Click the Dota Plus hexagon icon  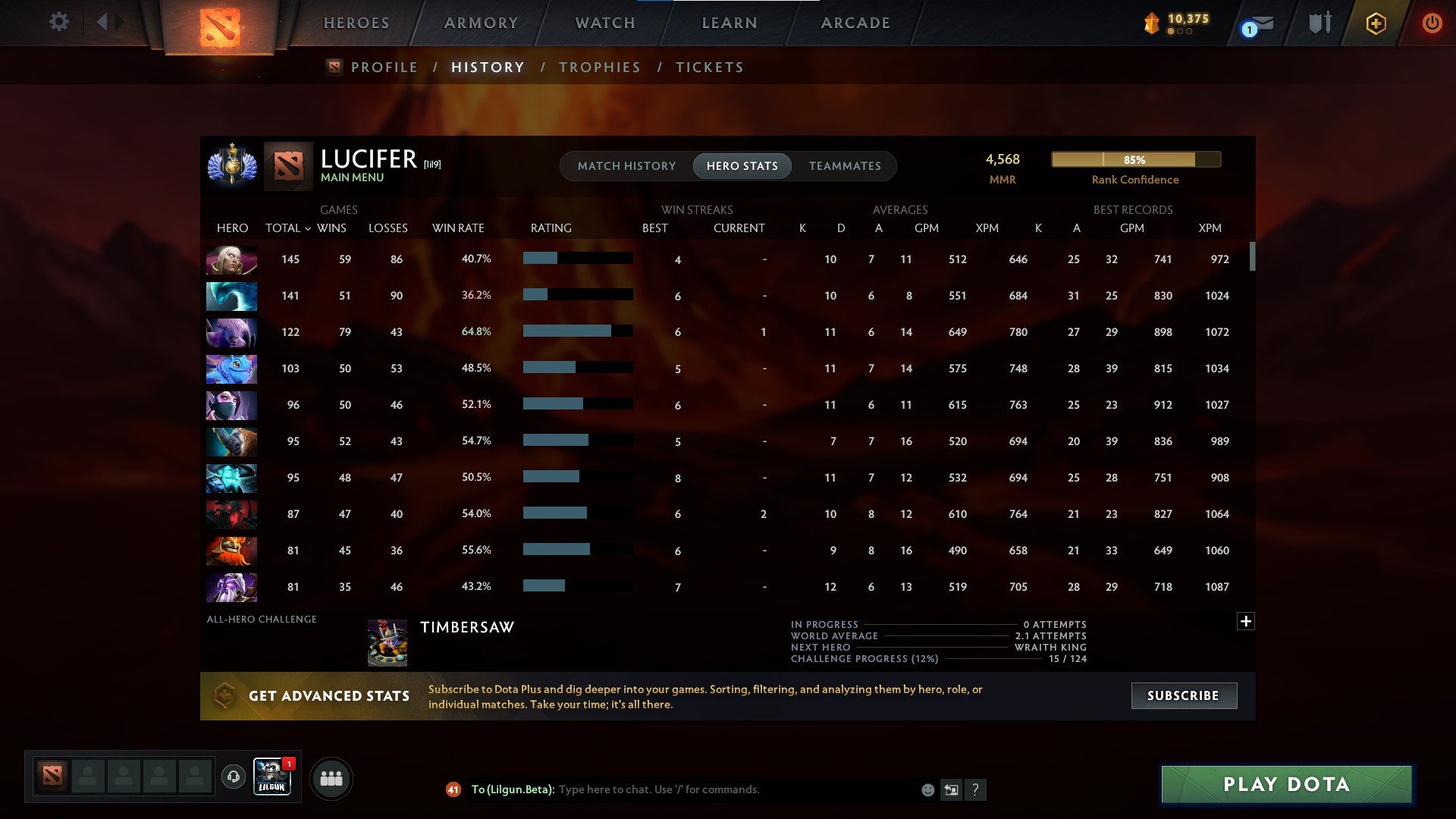tap(1376, 23)
